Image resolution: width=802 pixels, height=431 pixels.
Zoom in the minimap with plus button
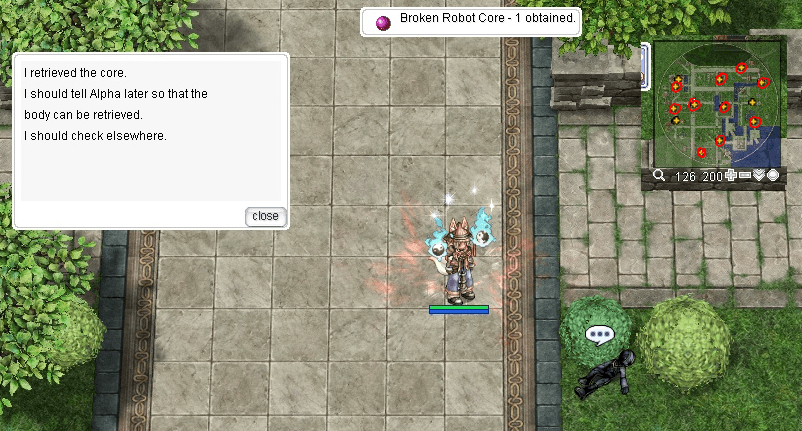(732, 176)
